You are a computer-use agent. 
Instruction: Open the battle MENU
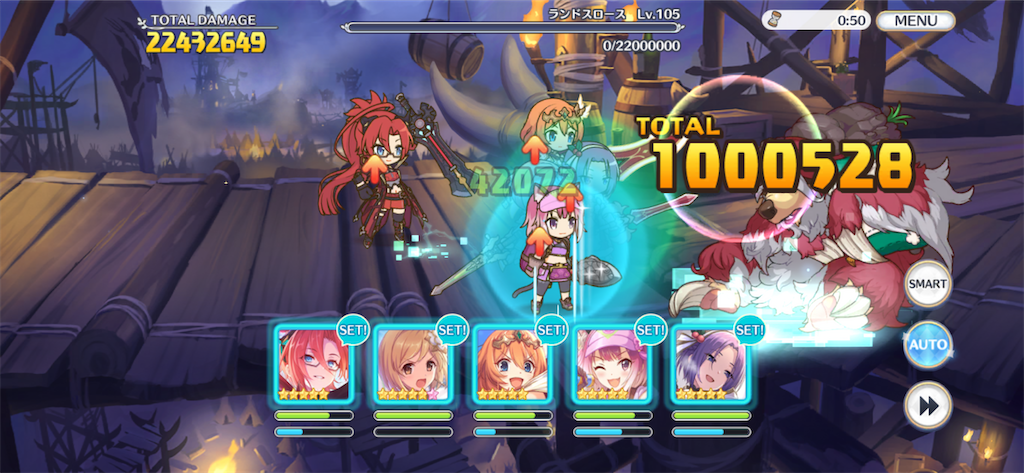[x=915, y=20]
